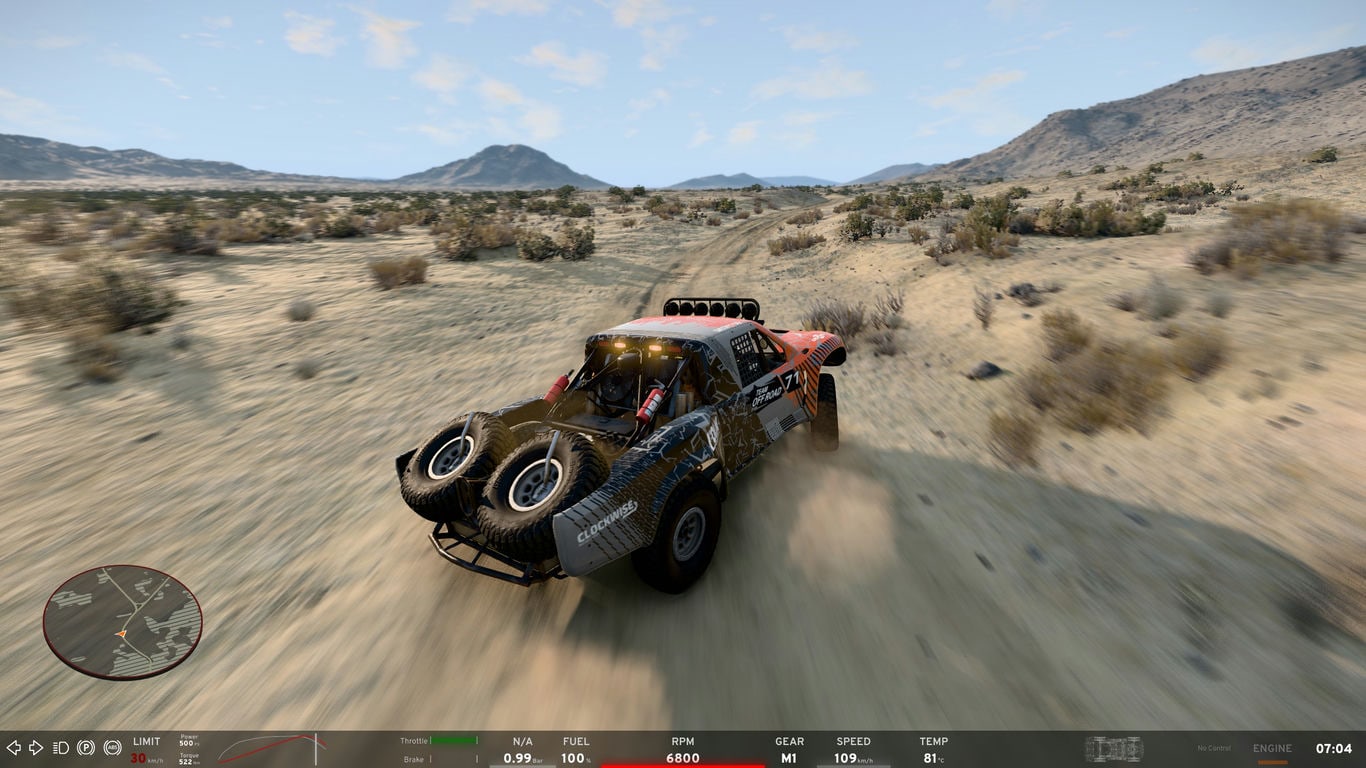Toggle the parking brake indicator
The height and width of the screenshot is (768, 1366).
pos(86,748)
